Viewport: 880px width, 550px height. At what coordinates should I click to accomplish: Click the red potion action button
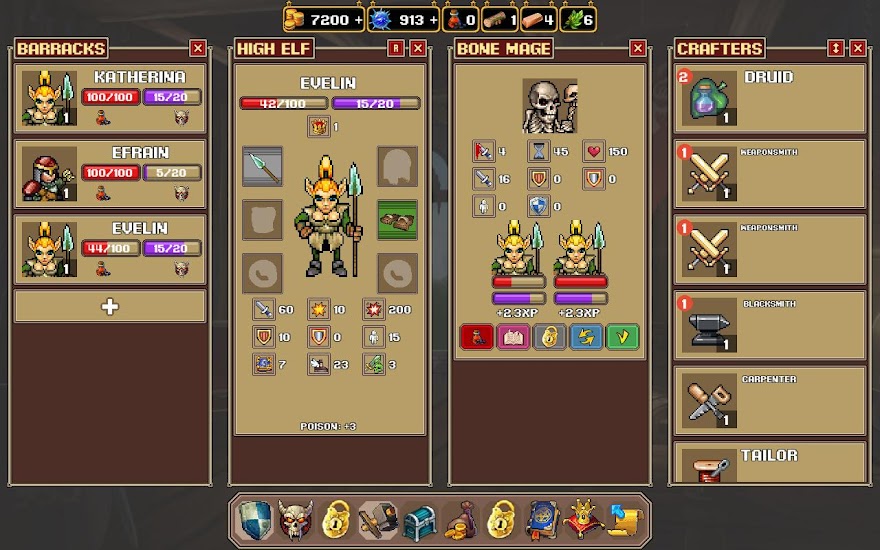(x=476, y=337)
